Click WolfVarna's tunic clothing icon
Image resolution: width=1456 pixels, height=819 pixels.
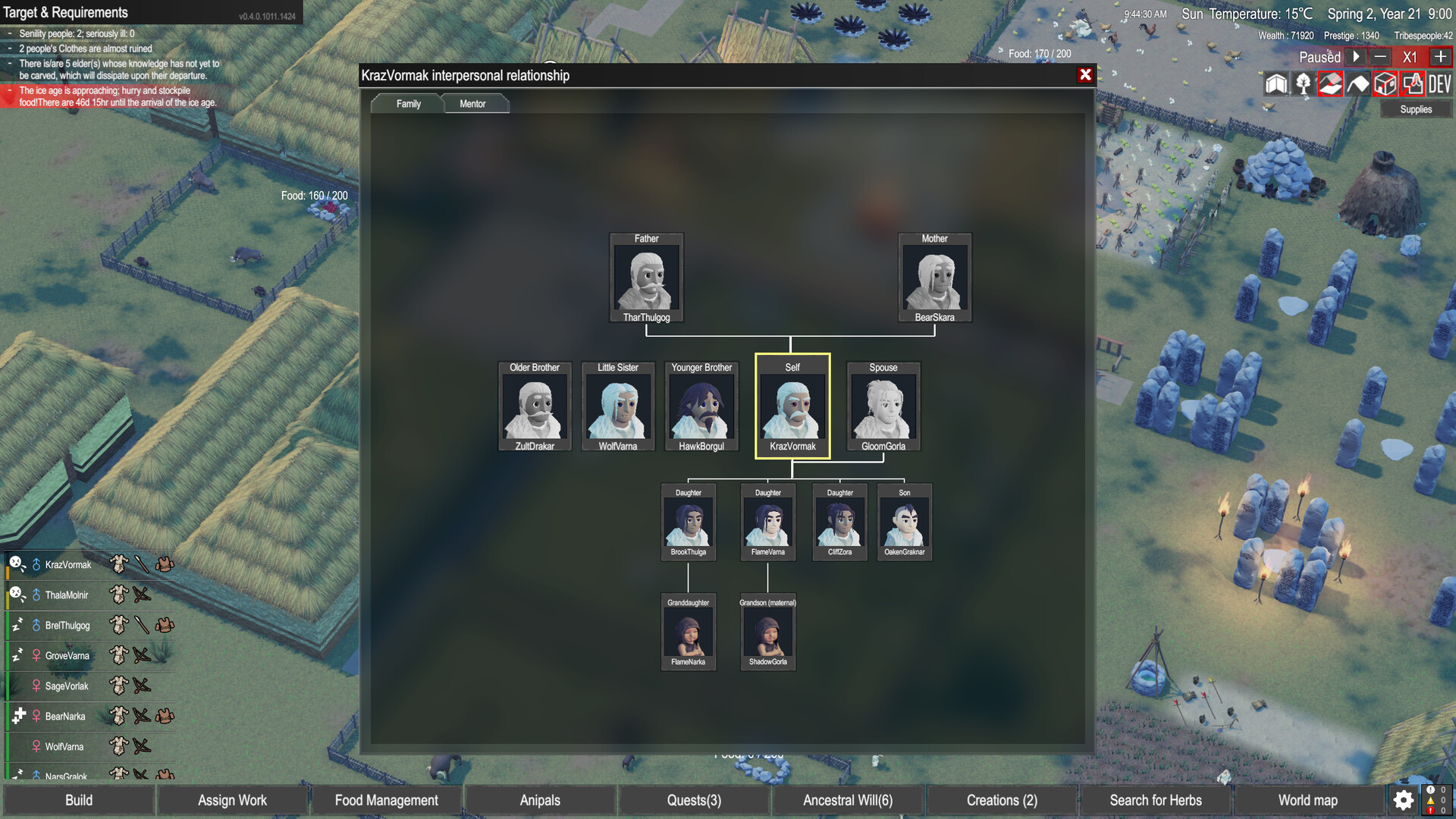118,746
